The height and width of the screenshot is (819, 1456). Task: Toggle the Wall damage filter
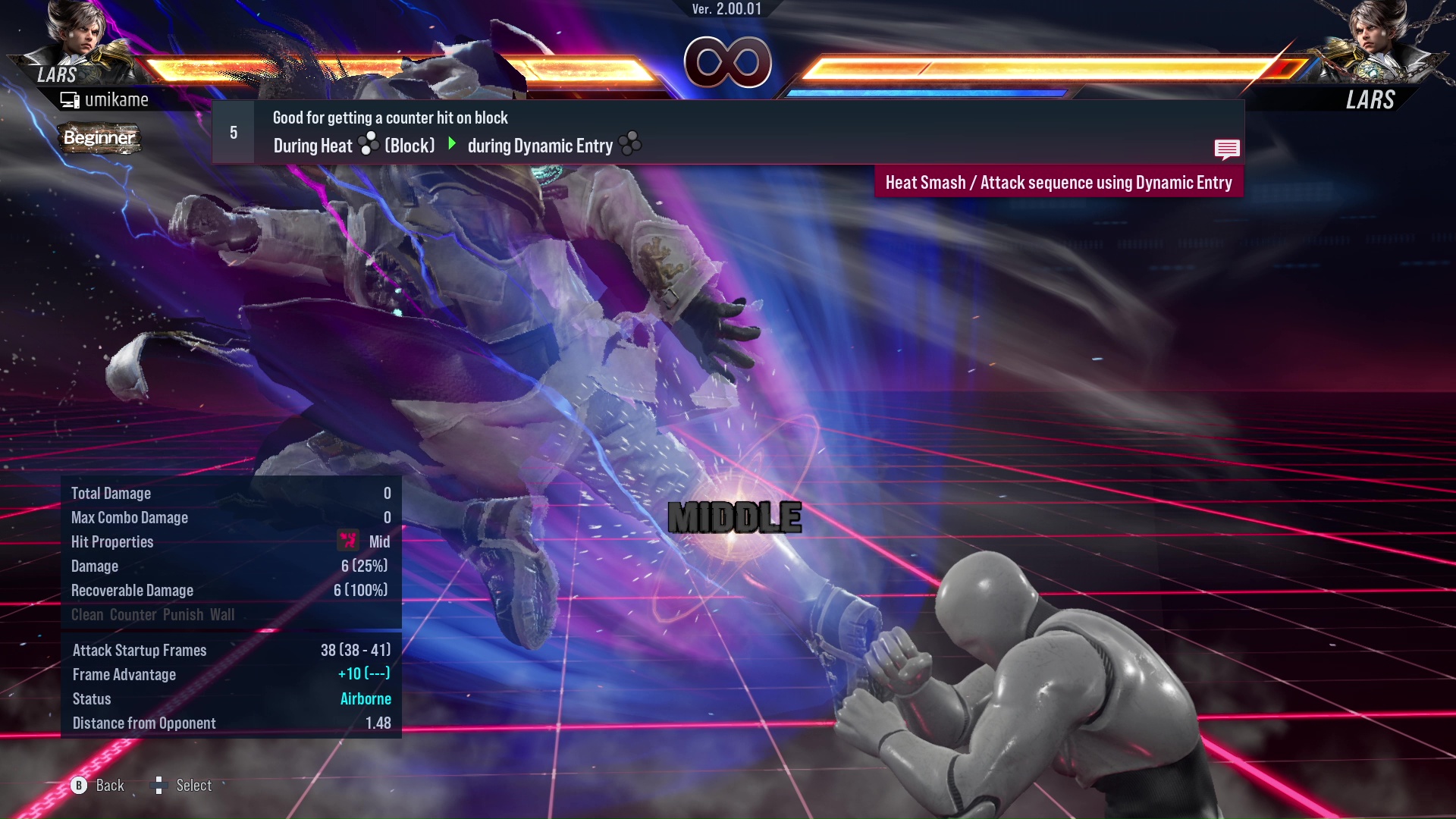pyautogui.click(x=222, y=614)
